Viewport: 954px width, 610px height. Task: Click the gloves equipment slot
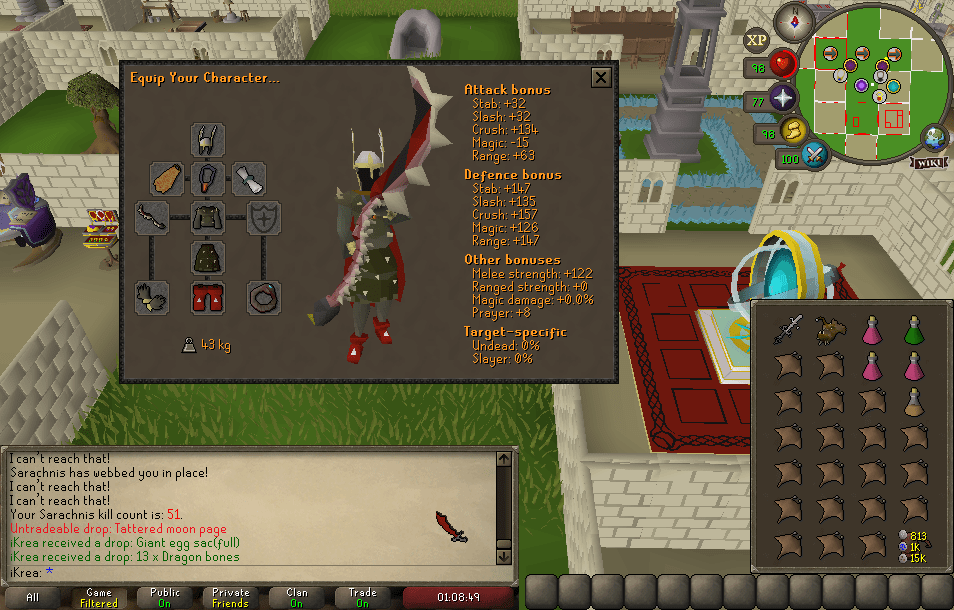pos(152,297)
